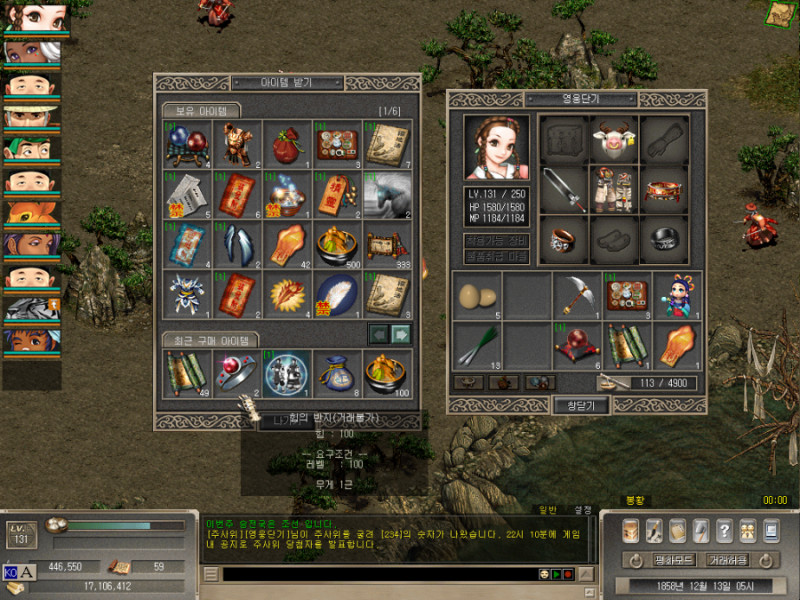Switch to the 보유 아이템 tab
This screenshot has width=800, height=600.
tap(201, 110)
